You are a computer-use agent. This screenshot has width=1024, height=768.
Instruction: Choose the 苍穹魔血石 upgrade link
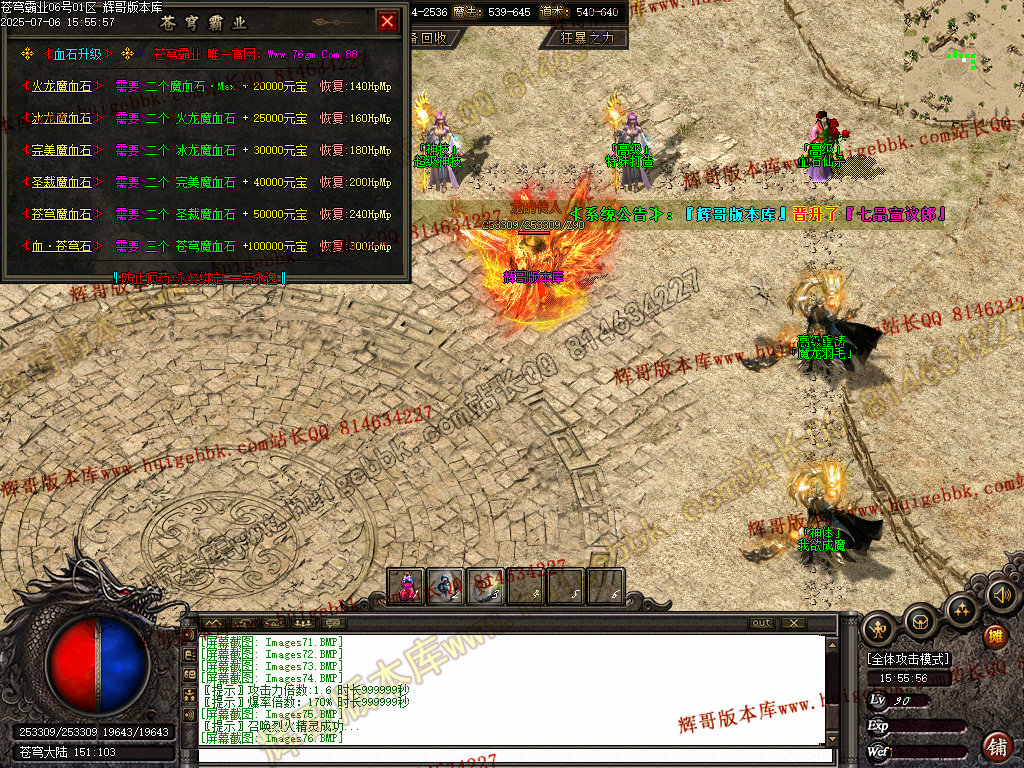[62, 215]
